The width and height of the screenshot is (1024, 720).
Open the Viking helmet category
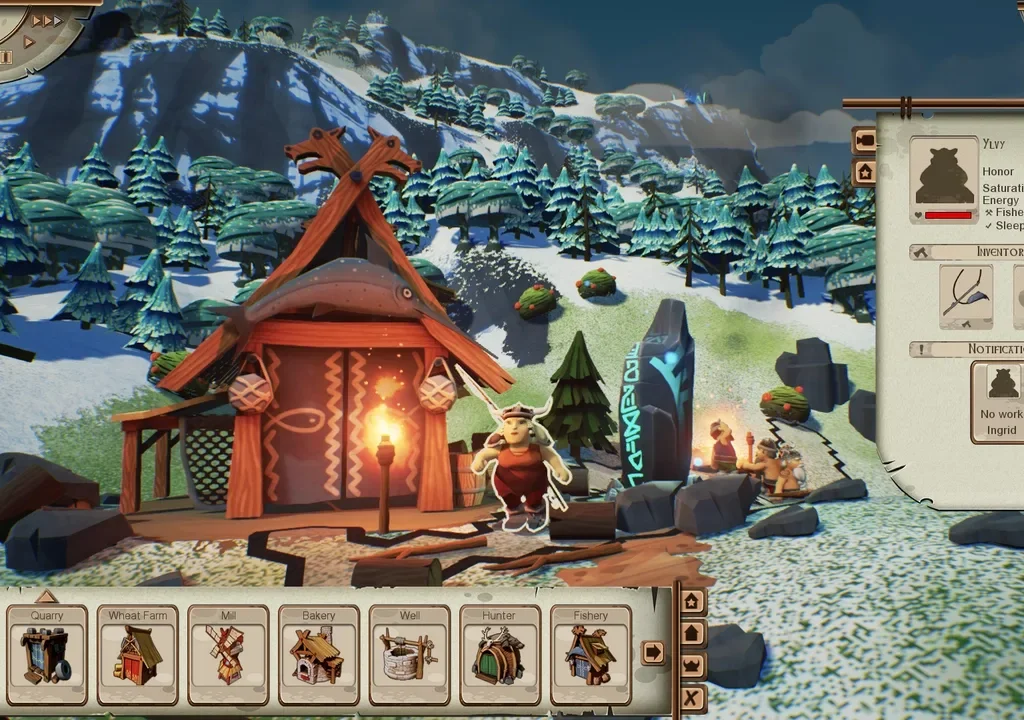point(692,666)
